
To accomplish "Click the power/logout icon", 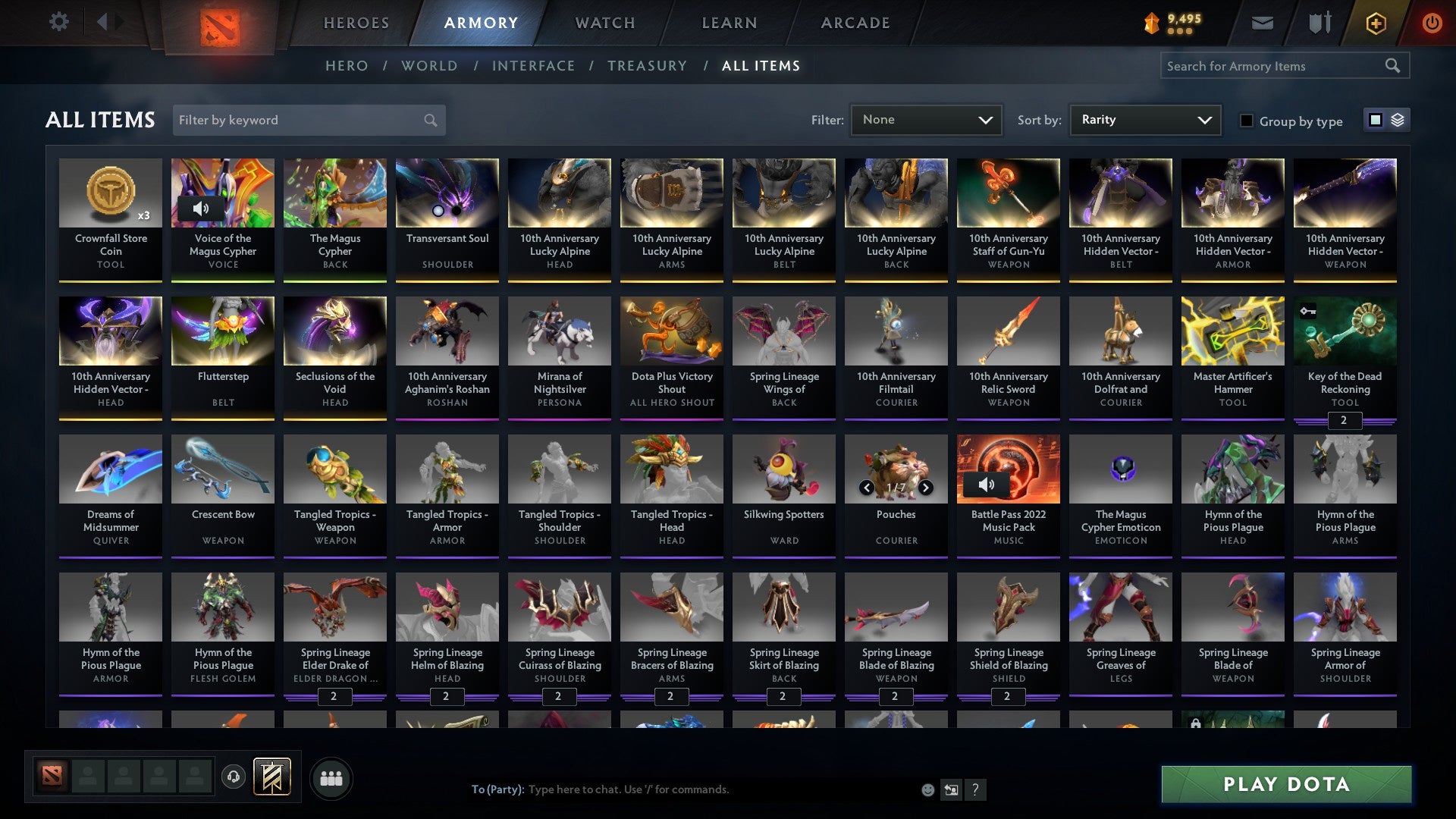I will (x=1432, y=23).
